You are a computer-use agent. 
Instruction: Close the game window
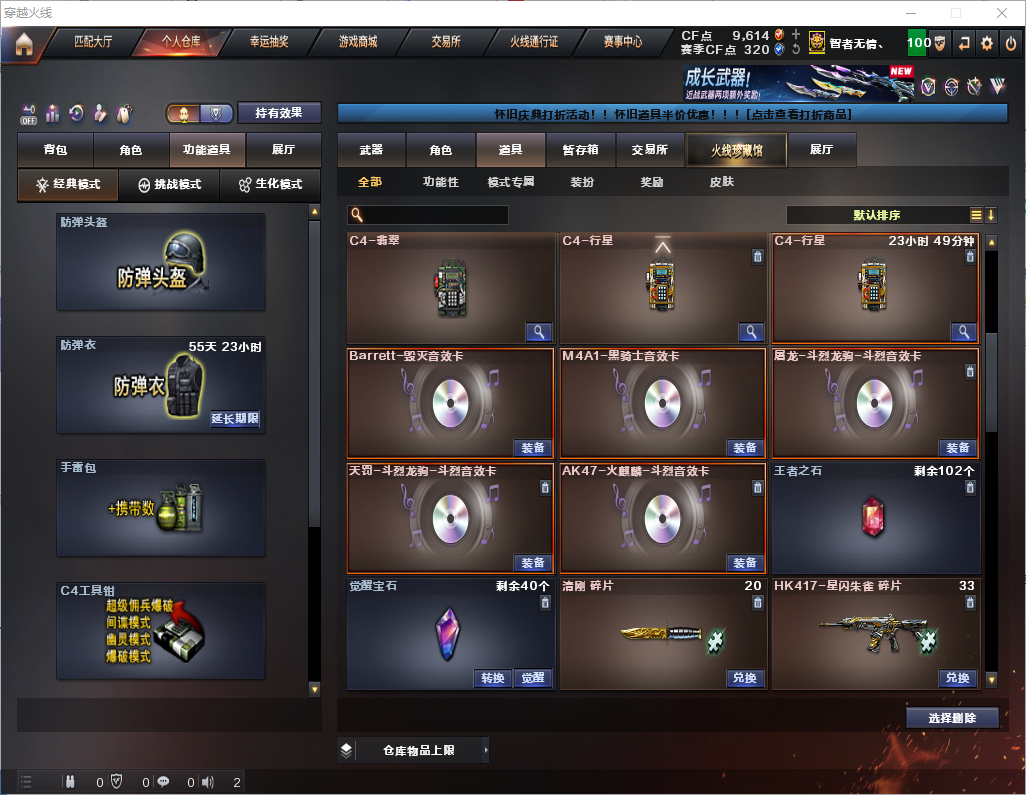point(1002,13)
